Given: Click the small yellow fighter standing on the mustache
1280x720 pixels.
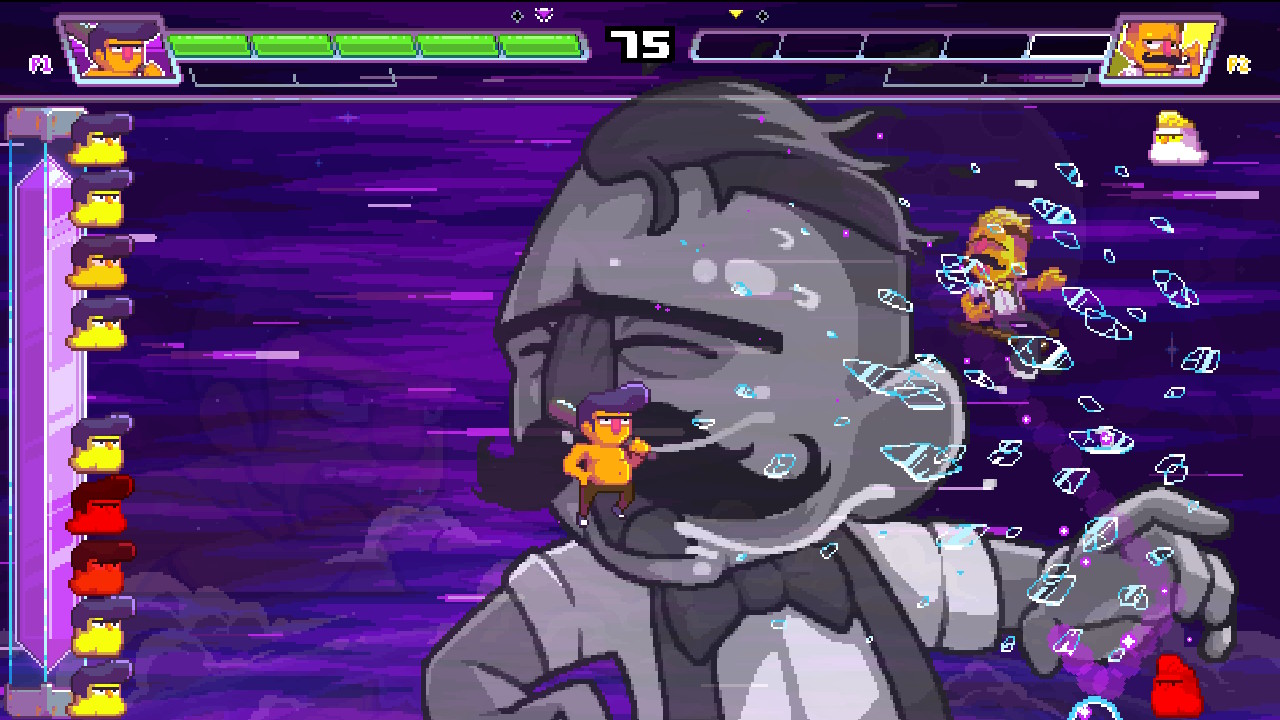Looking at the screenshot, I should (605, 460).
